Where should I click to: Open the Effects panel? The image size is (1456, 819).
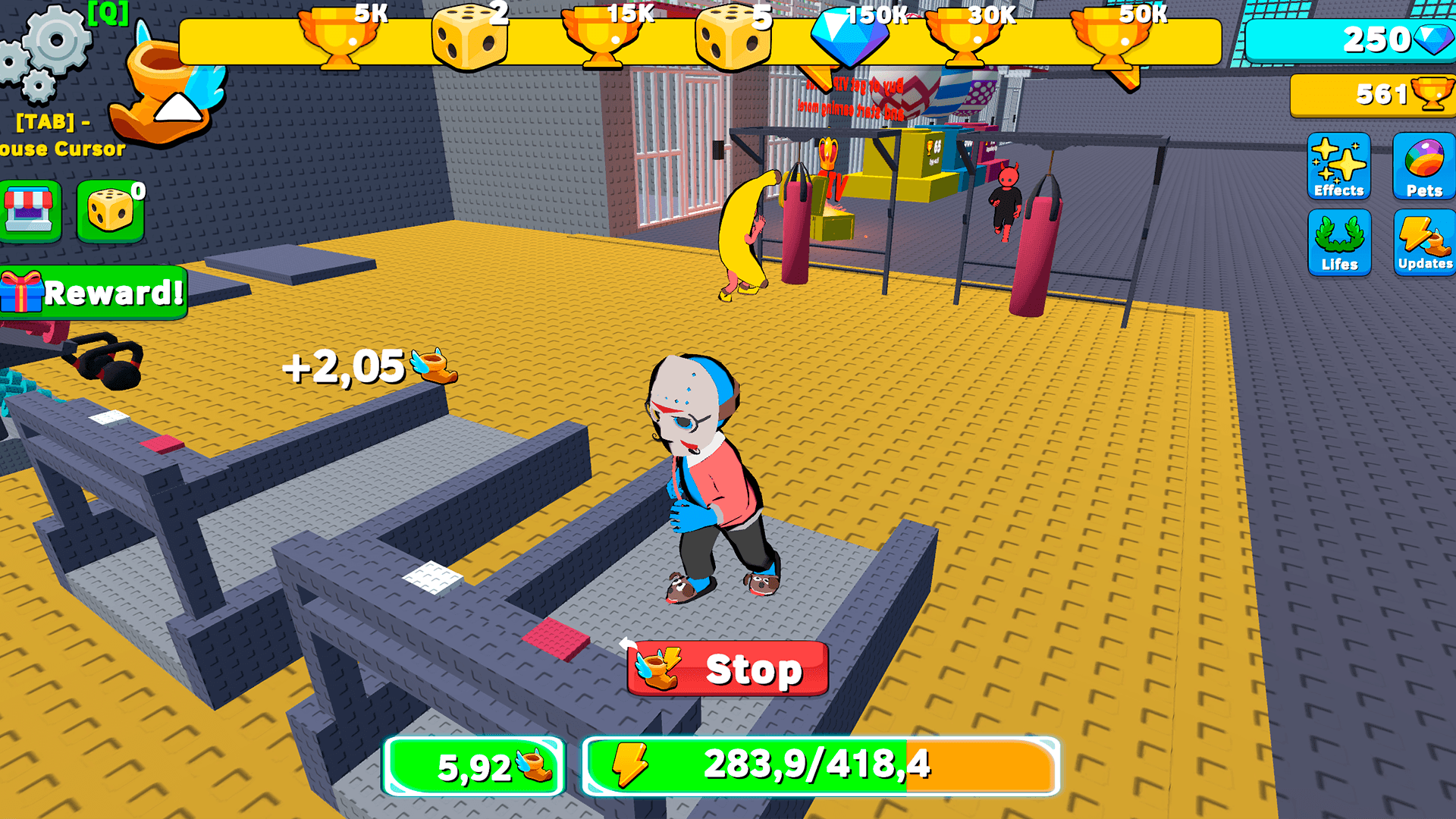(1338, 168)
